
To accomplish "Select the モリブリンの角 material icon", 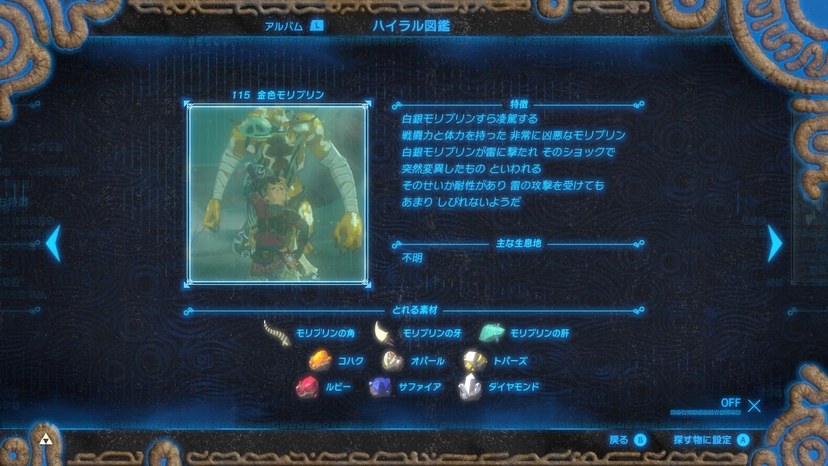I will click(275, 333).
